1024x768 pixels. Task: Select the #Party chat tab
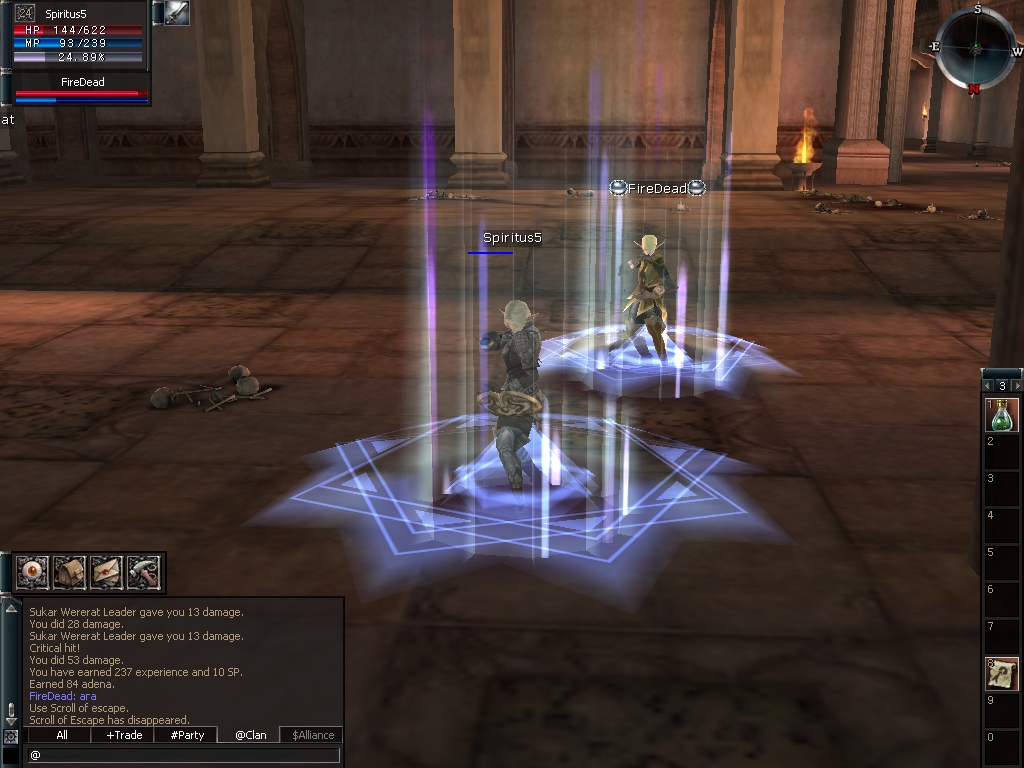tap(187, 735)
